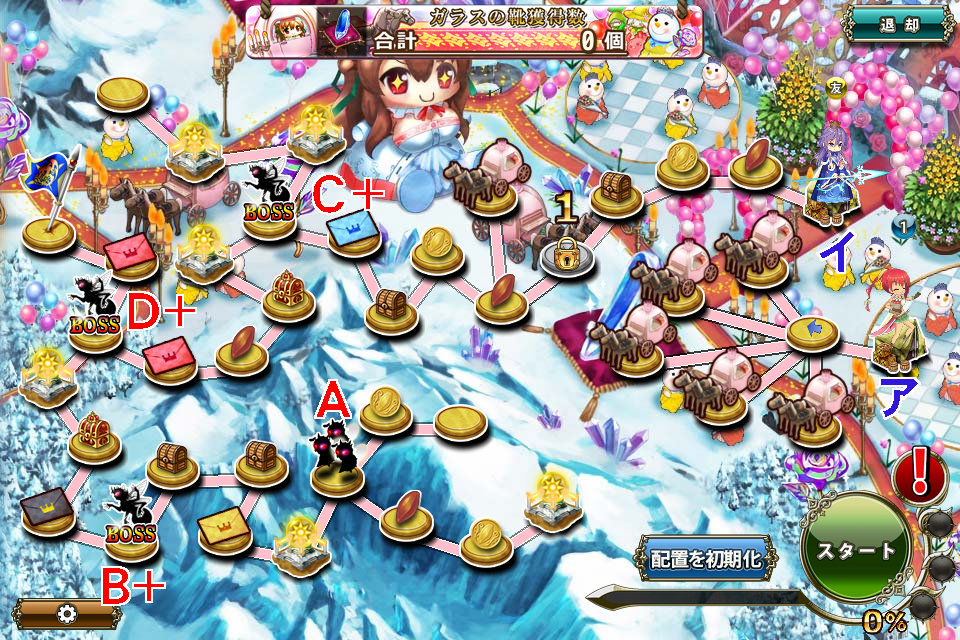
Task: Retreat using the 退却 button
Action: tap(899, 24)
